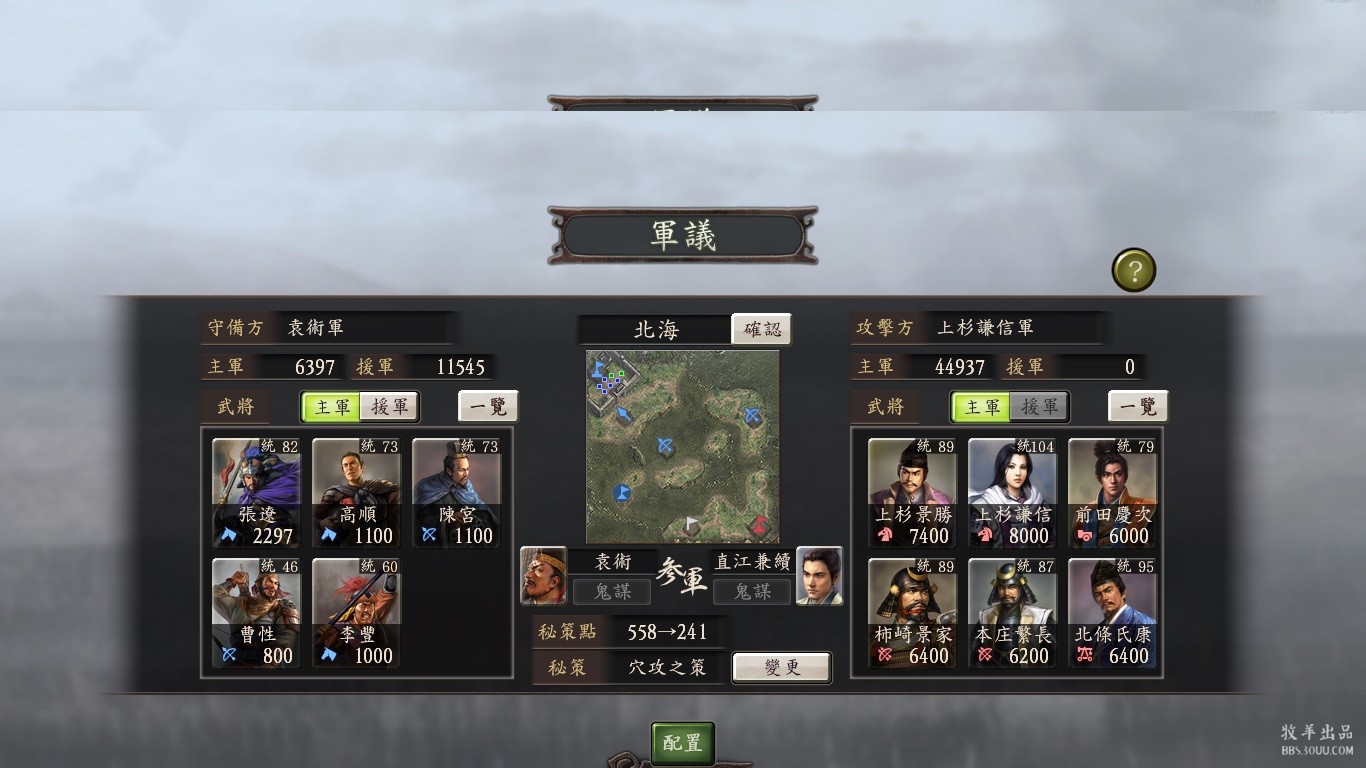Open the 配置 deployment button
Screen dimensions: 1366x768
tap(683, 743)
